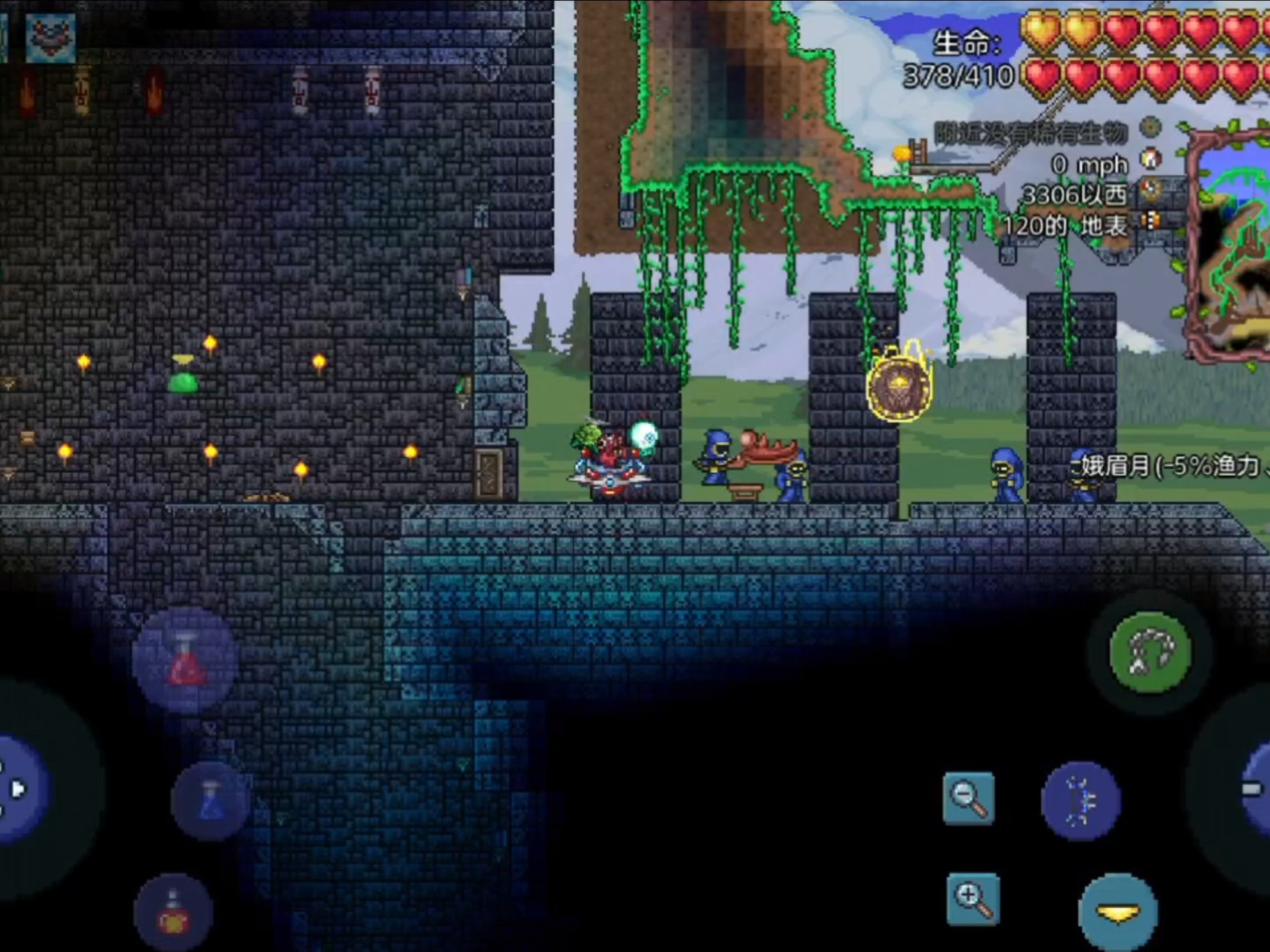Toggle the stopwatch speed icon

(x=1151, y=159)
